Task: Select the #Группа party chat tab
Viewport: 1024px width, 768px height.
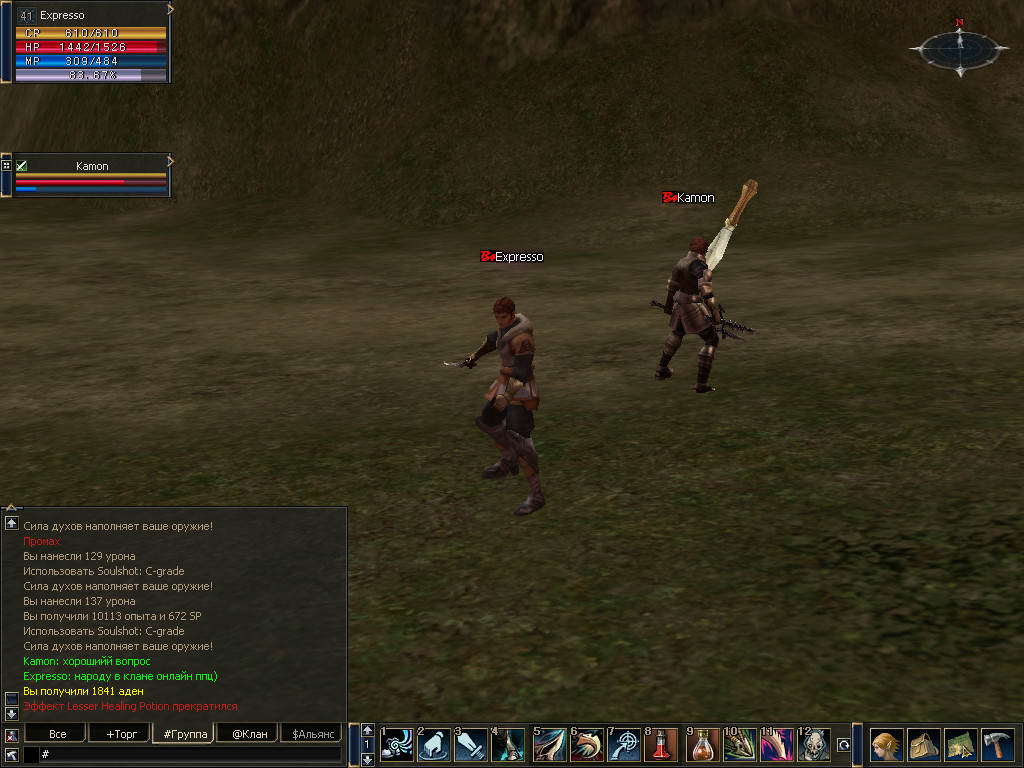Action: [x=185, y=734]
